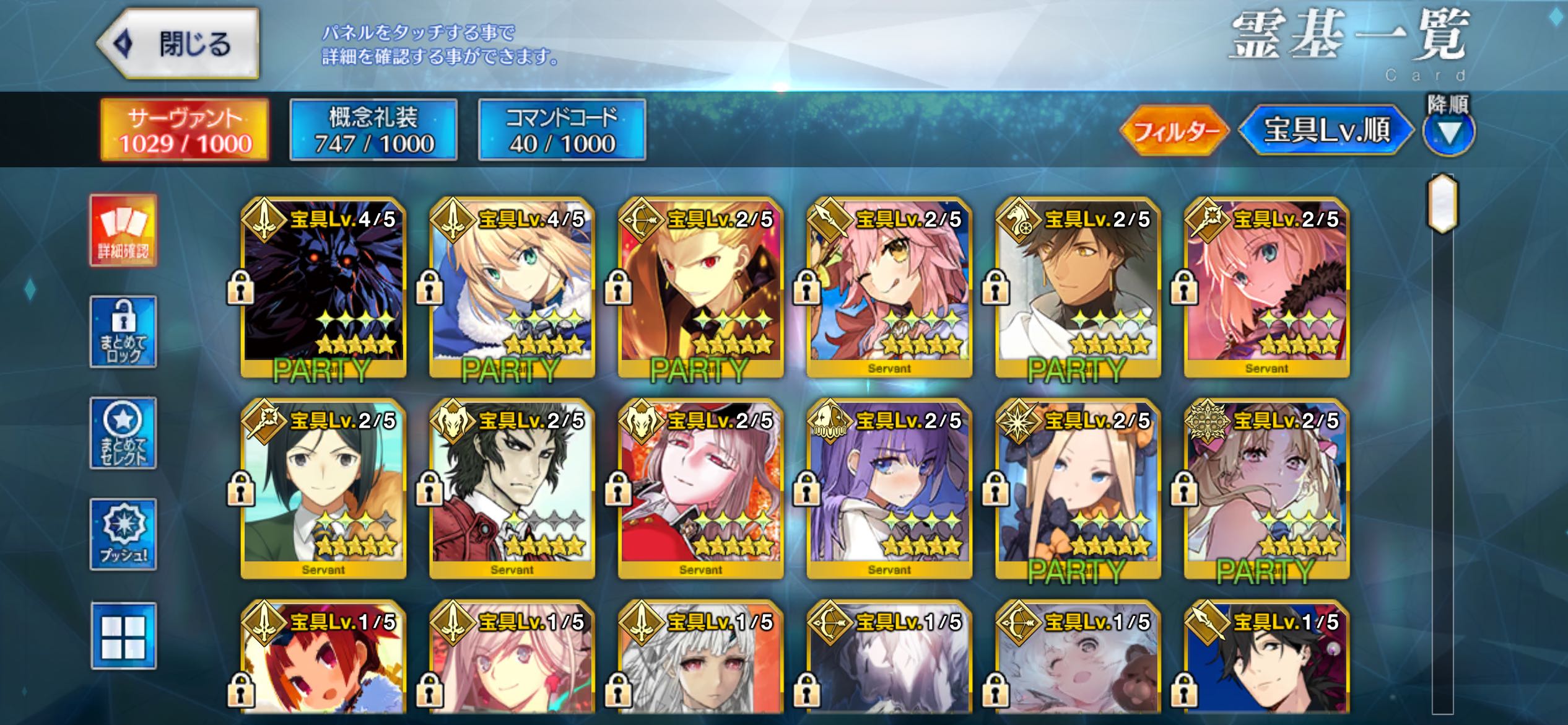Screen dimensions: 1568x725
Task: Switch to the サーヴァント tab
Action: (185, 130)
